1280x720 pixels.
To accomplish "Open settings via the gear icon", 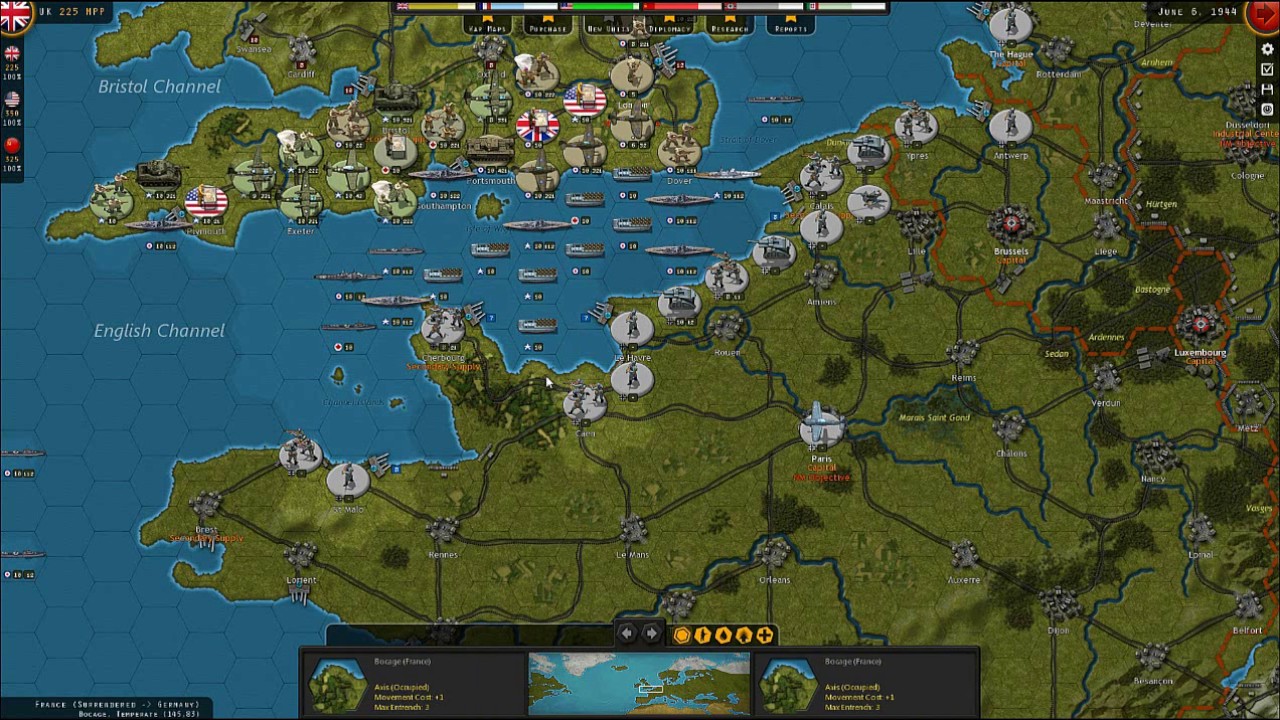I will coord(1267,50).
